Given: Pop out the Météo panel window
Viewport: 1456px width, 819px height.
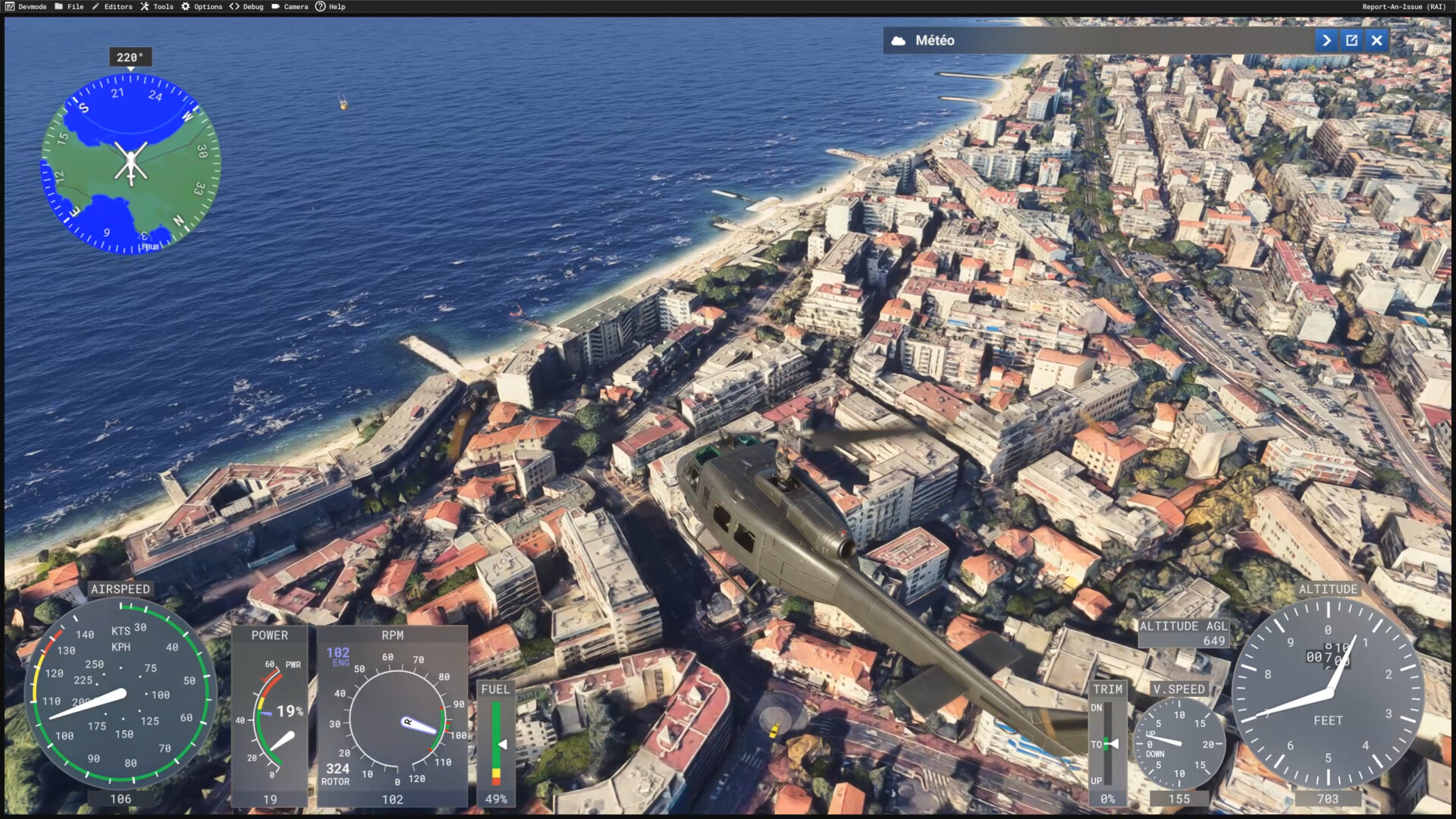Looking at the screenshot, I should tap(1351, 41).
